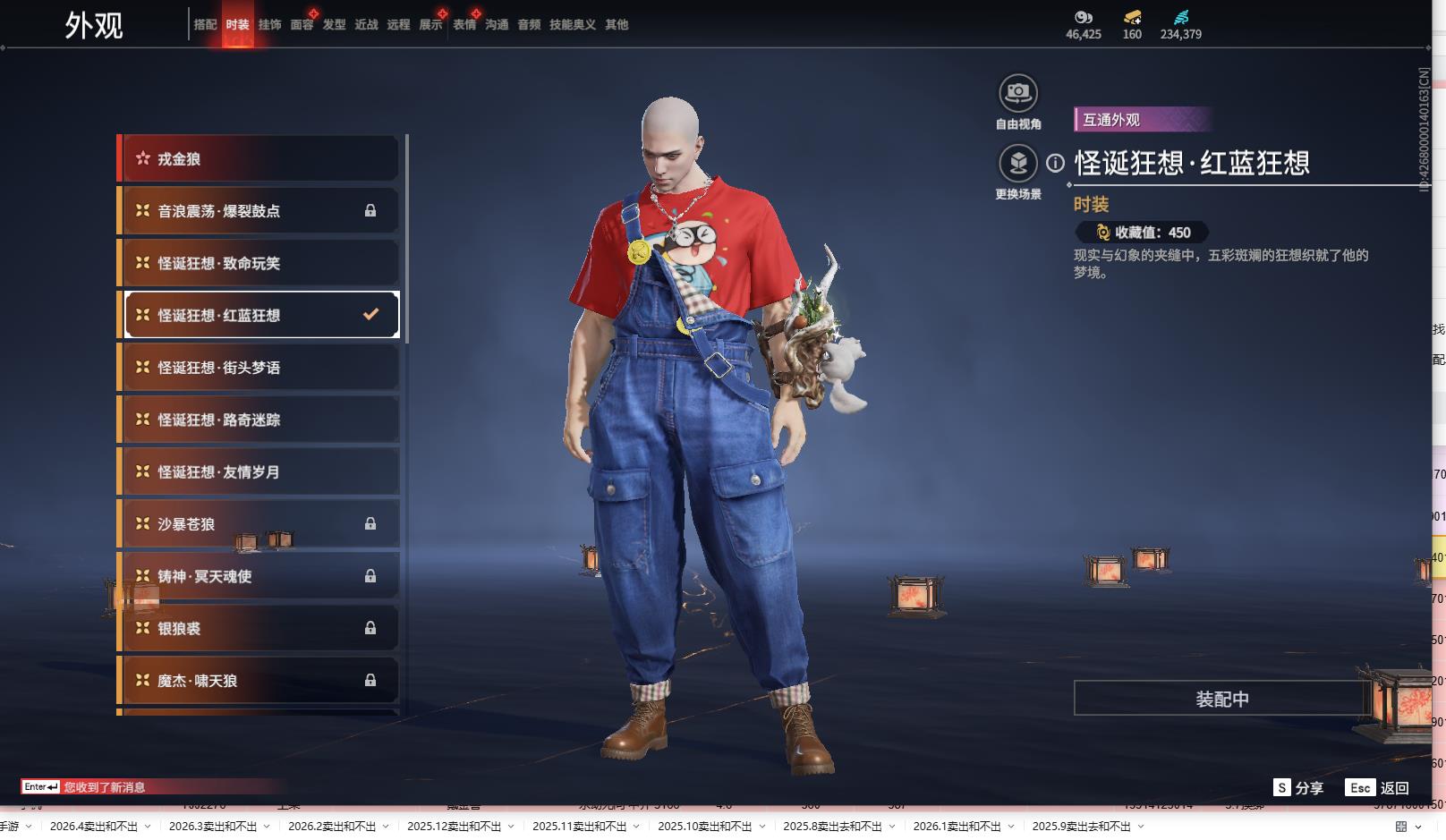1446x840 pixels.
Task: Open the info icon beside the outfit title
Action: coord(1056,163)
